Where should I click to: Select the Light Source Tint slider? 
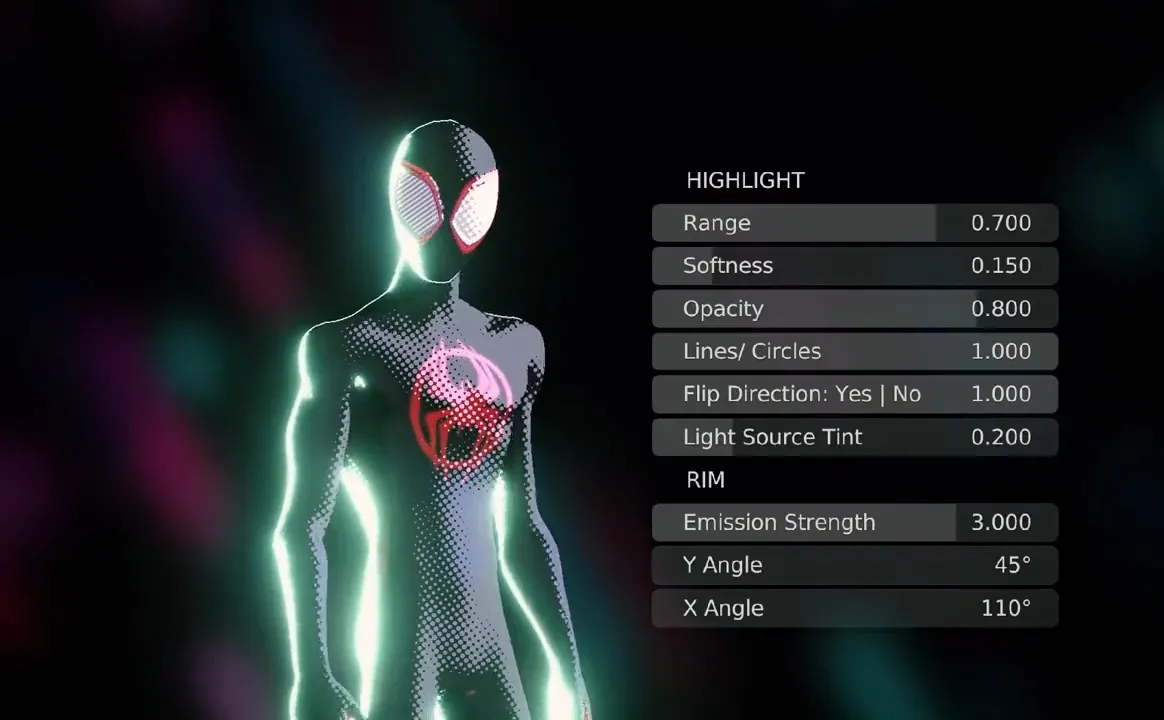[x=854, y=437]
